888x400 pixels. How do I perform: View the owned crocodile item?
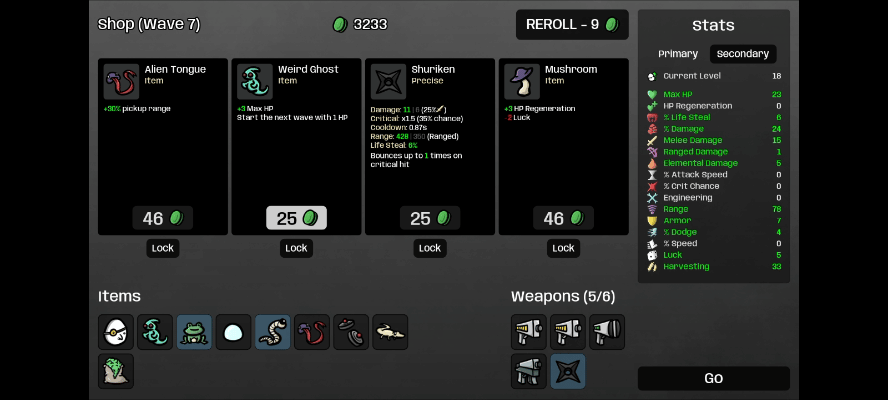390,332
